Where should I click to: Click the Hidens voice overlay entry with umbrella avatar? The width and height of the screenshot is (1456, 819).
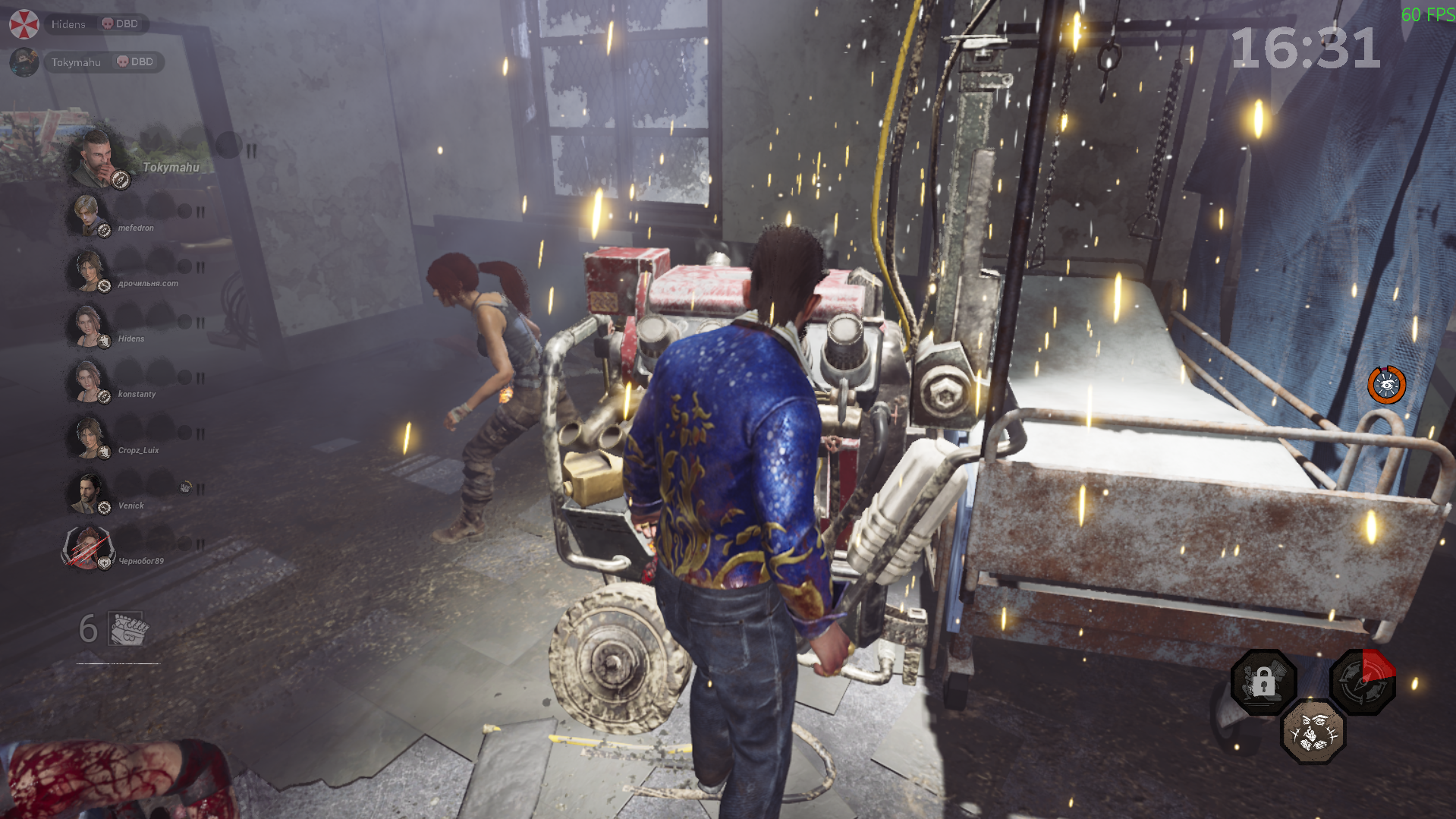(x=76, y=24)
